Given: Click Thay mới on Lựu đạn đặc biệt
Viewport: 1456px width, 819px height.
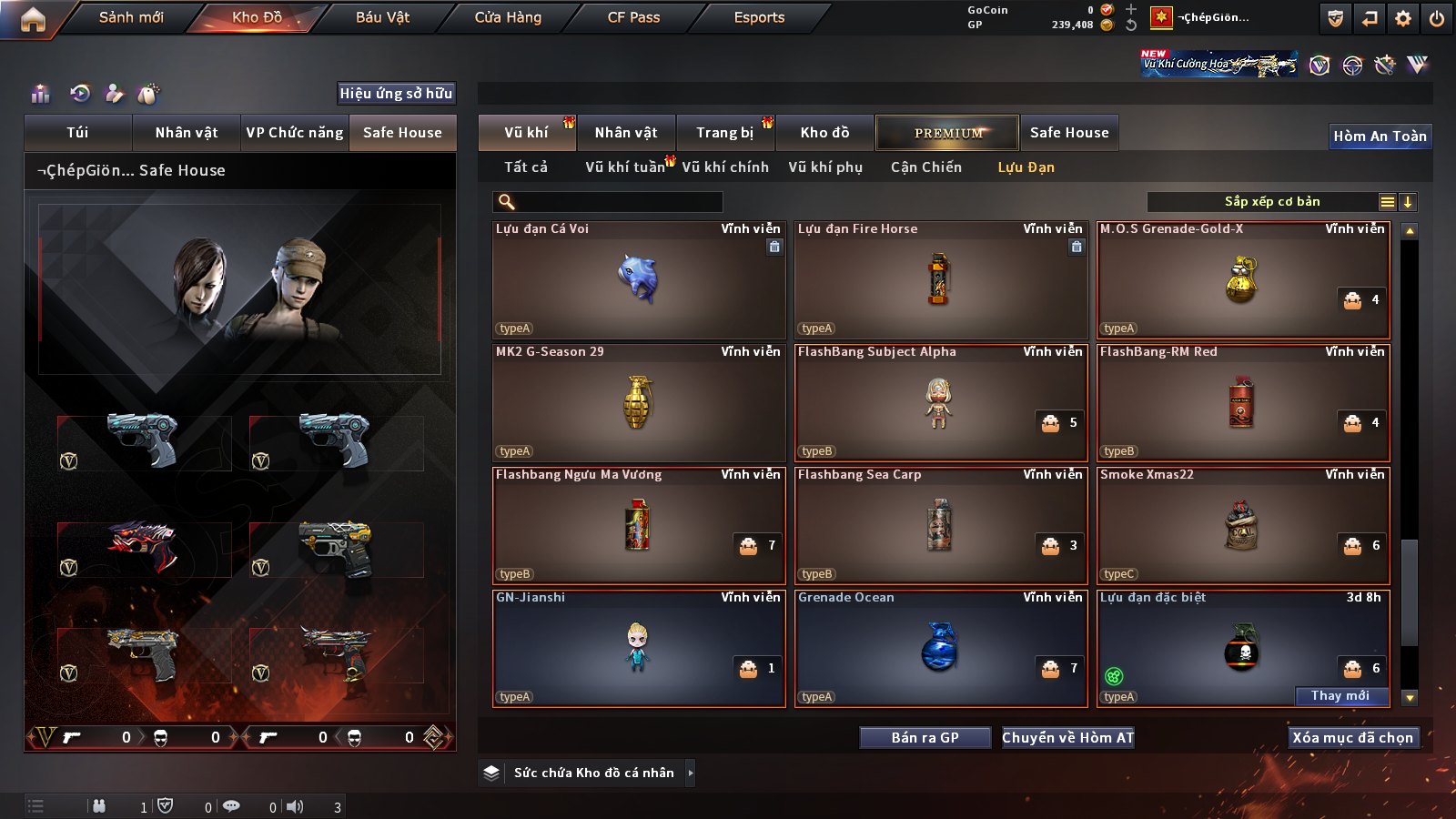Looking at the screenshot, I should point(1340,696).
